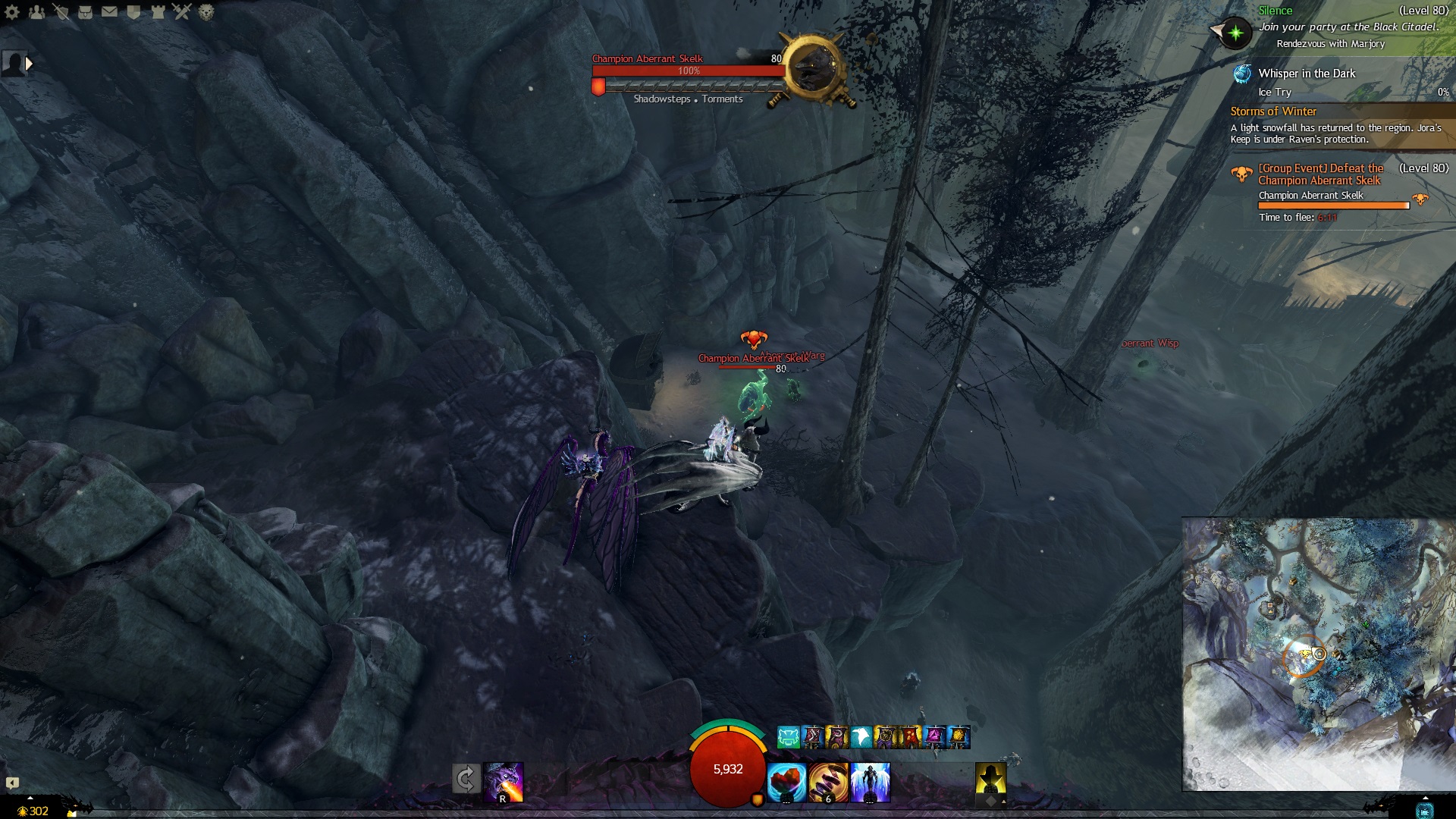Open the PvP crossed swords icon
Screen dimensions: 1456x819
point(182,12)
